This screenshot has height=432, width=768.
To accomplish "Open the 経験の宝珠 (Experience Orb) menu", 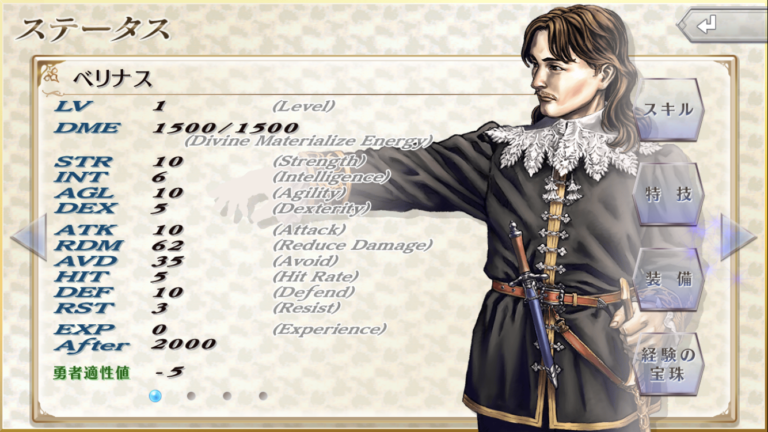I will [x=668, y=362].
